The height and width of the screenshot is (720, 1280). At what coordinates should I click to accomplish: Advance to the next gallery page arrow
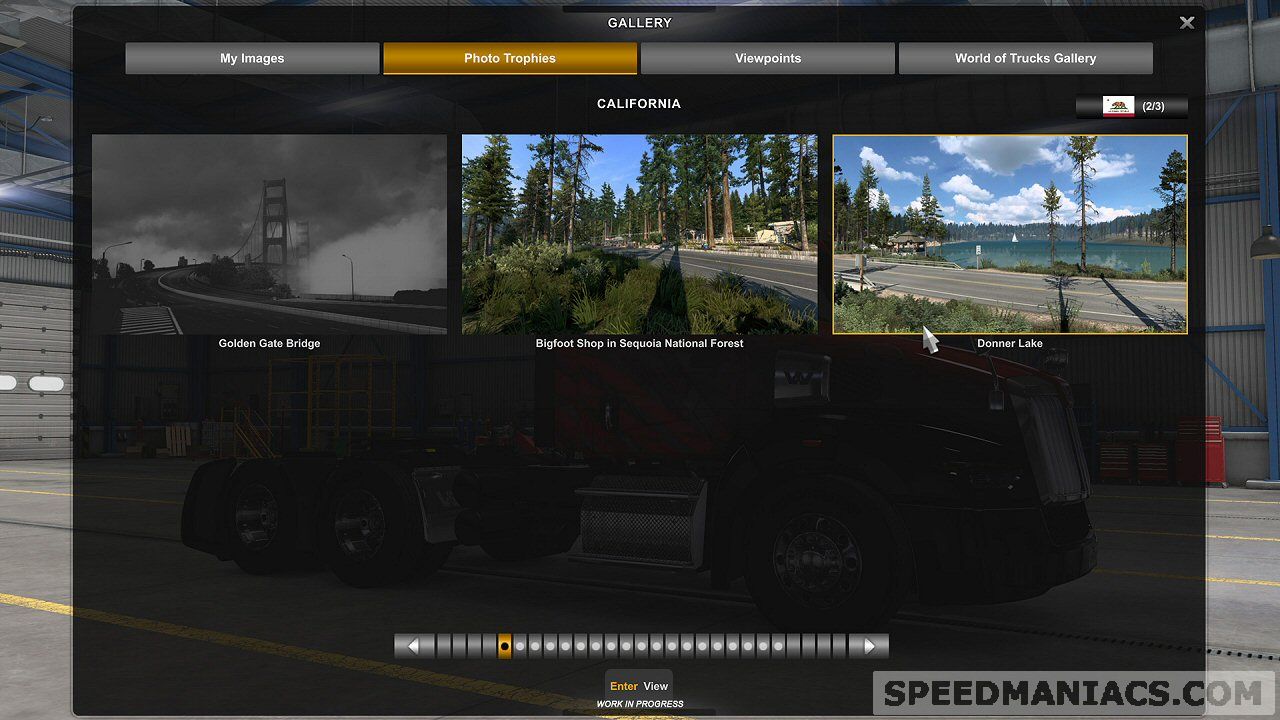(868, 646)
